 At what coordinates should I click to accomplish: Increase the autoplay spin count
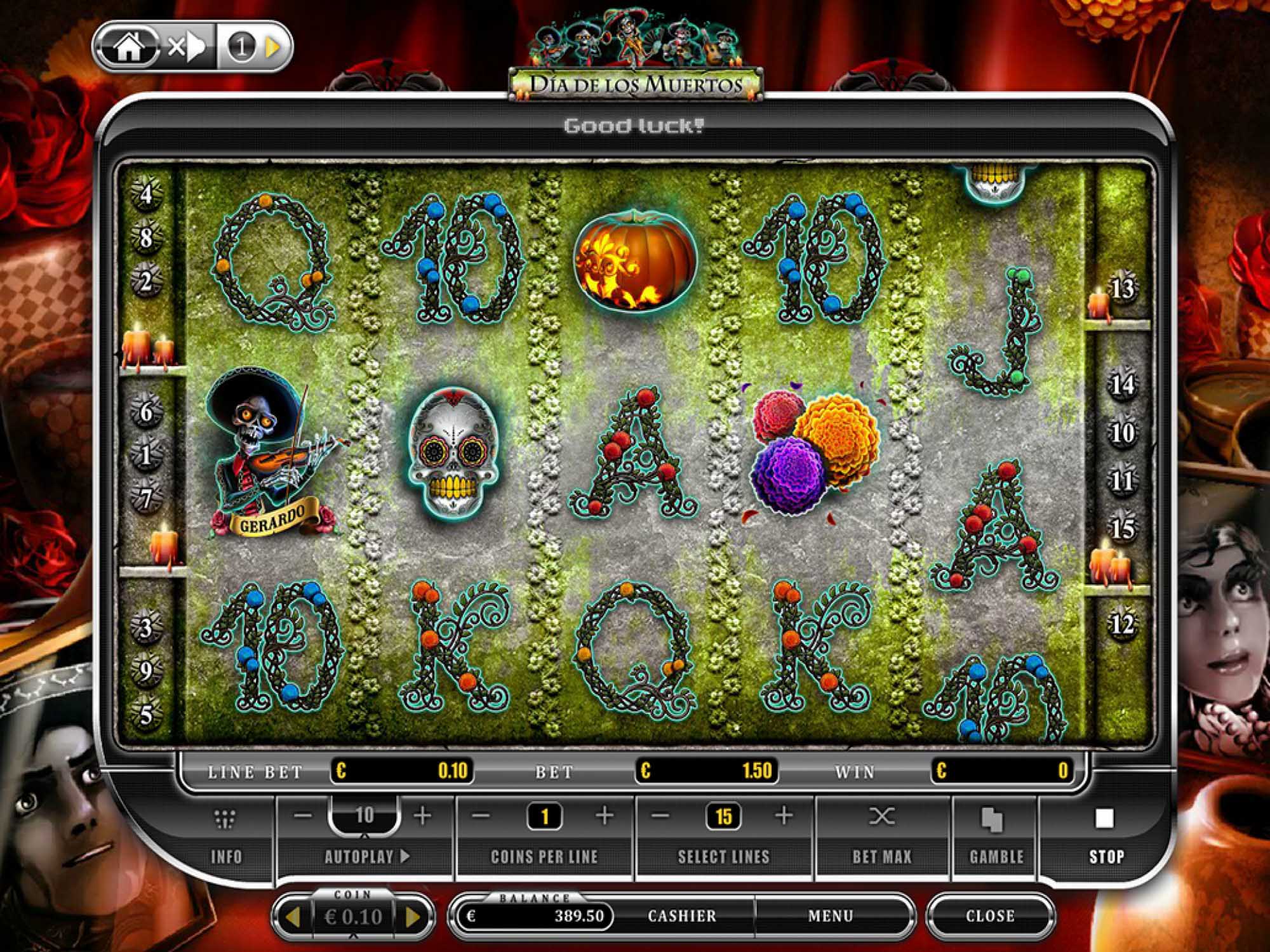422,816
